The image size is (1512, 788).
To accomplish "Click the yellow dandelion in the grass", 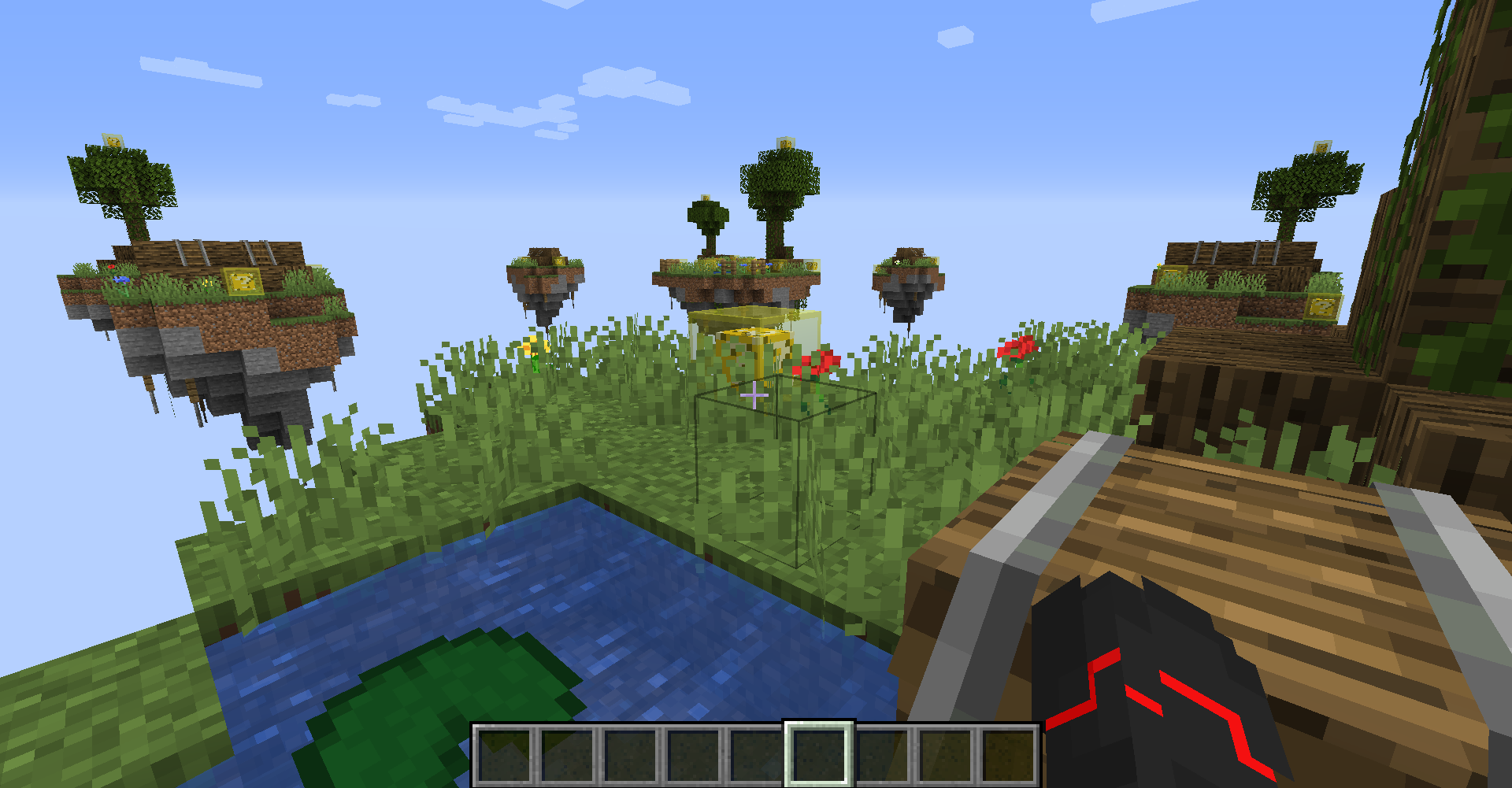I will [x=535, y=346].
